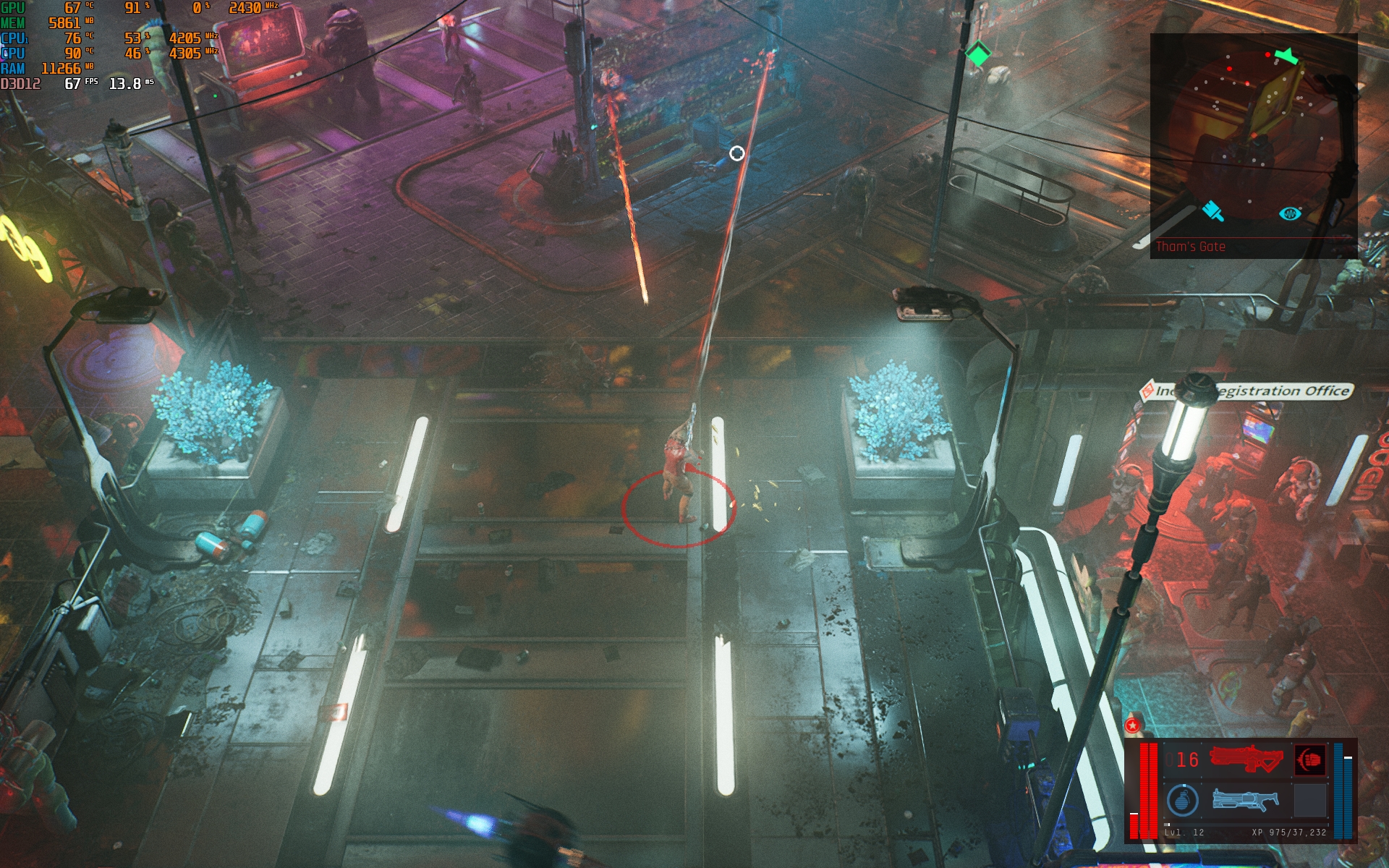Switch to the blue secondary shotgun slot
Screen dimensions: 1389x868
click(x=1245, y=800)
